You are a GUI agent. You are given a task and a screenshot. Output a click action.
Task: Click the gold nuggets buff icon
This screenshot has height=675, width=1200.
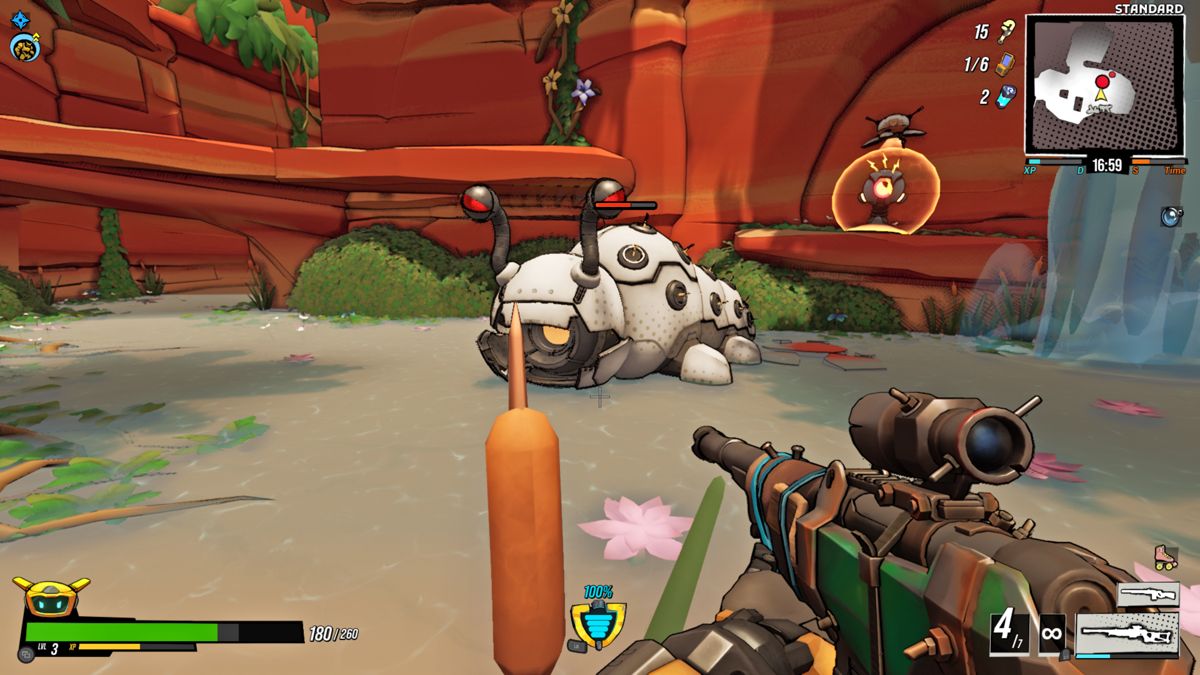pyautogui.click(x=23, y=47)
